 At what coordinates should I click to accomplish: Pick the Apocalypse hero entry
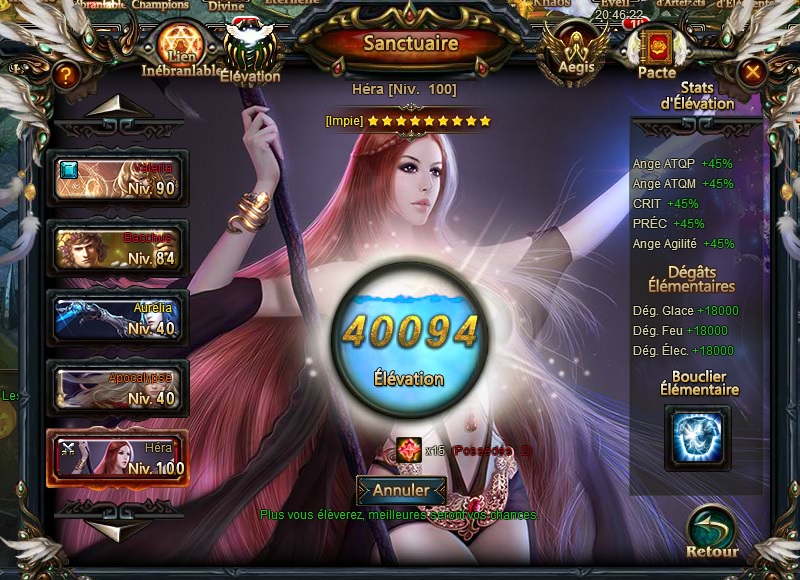coord(117,388)
